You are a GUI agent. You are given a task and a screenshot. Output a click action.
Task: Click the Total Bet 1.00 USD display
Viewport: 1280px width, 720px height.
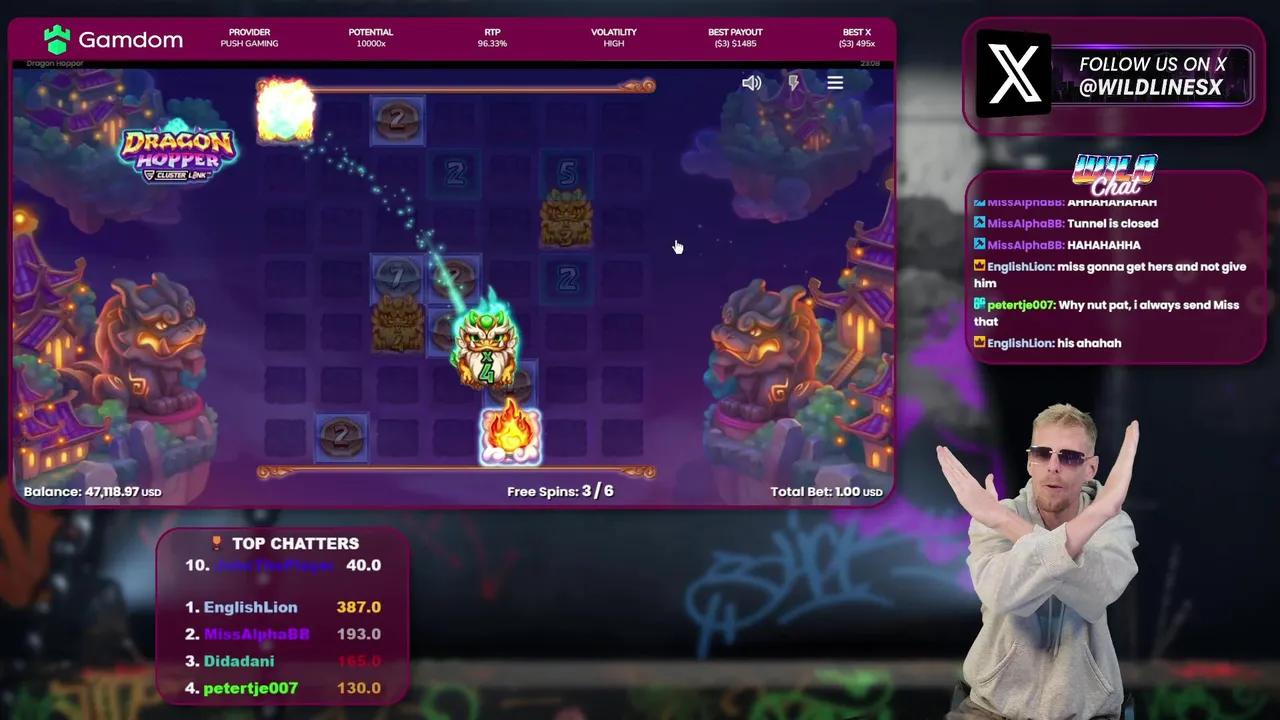coord(826,491)
